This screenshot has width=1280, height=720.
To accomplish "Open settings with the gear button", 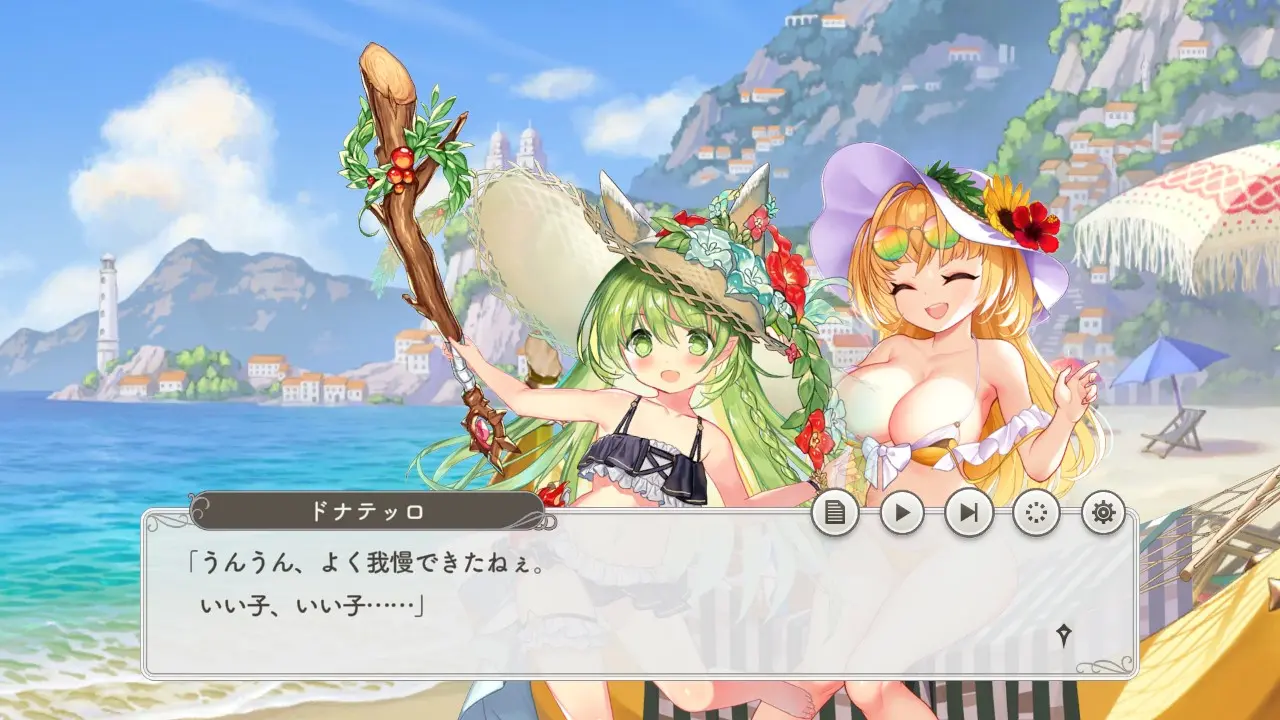I will 1103,514.
